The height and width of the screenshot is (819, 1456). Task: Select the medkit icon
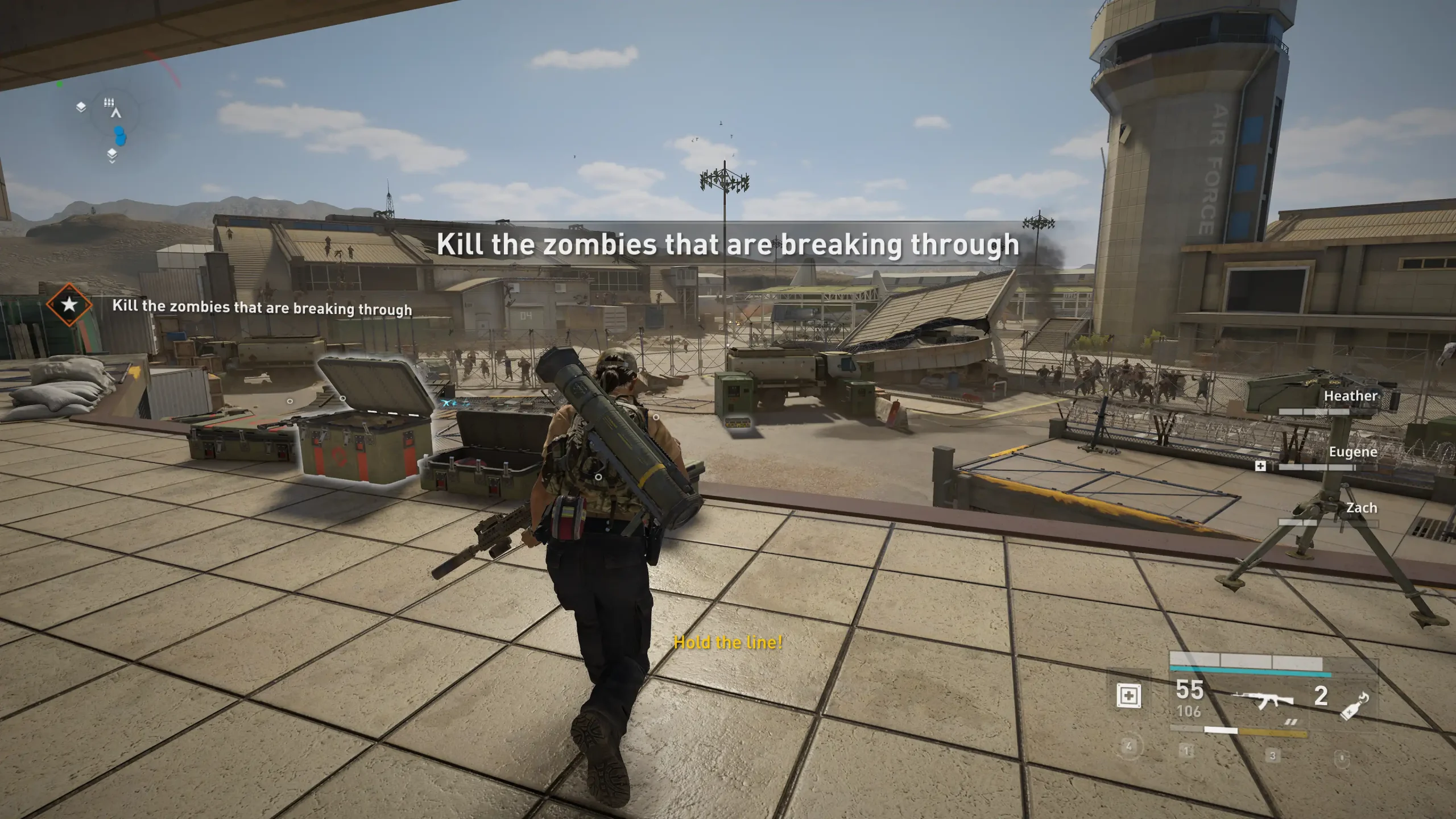pyautogui.click(x=1129, y=696)
